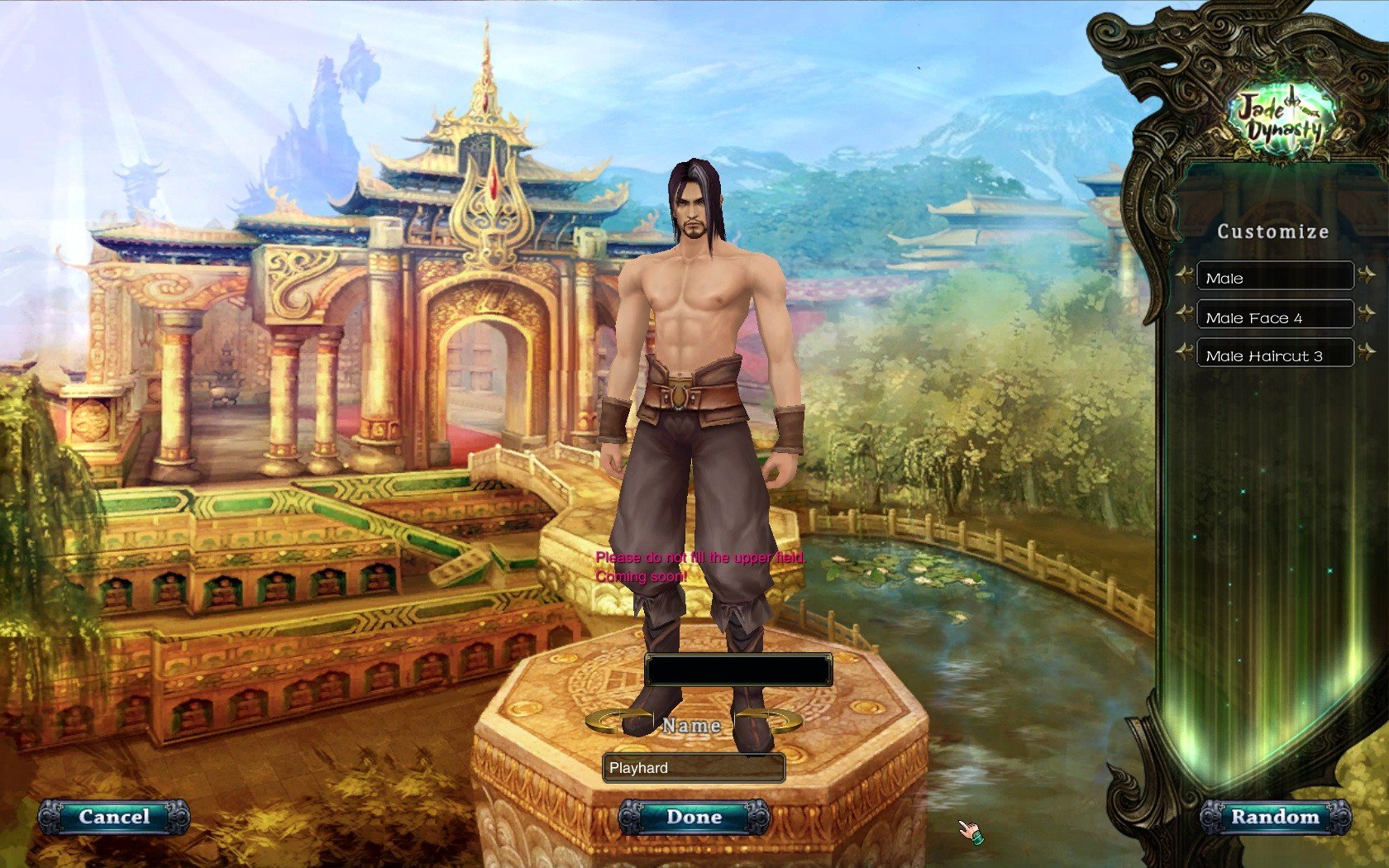Open the Male gender selector box

[1274, 278]
